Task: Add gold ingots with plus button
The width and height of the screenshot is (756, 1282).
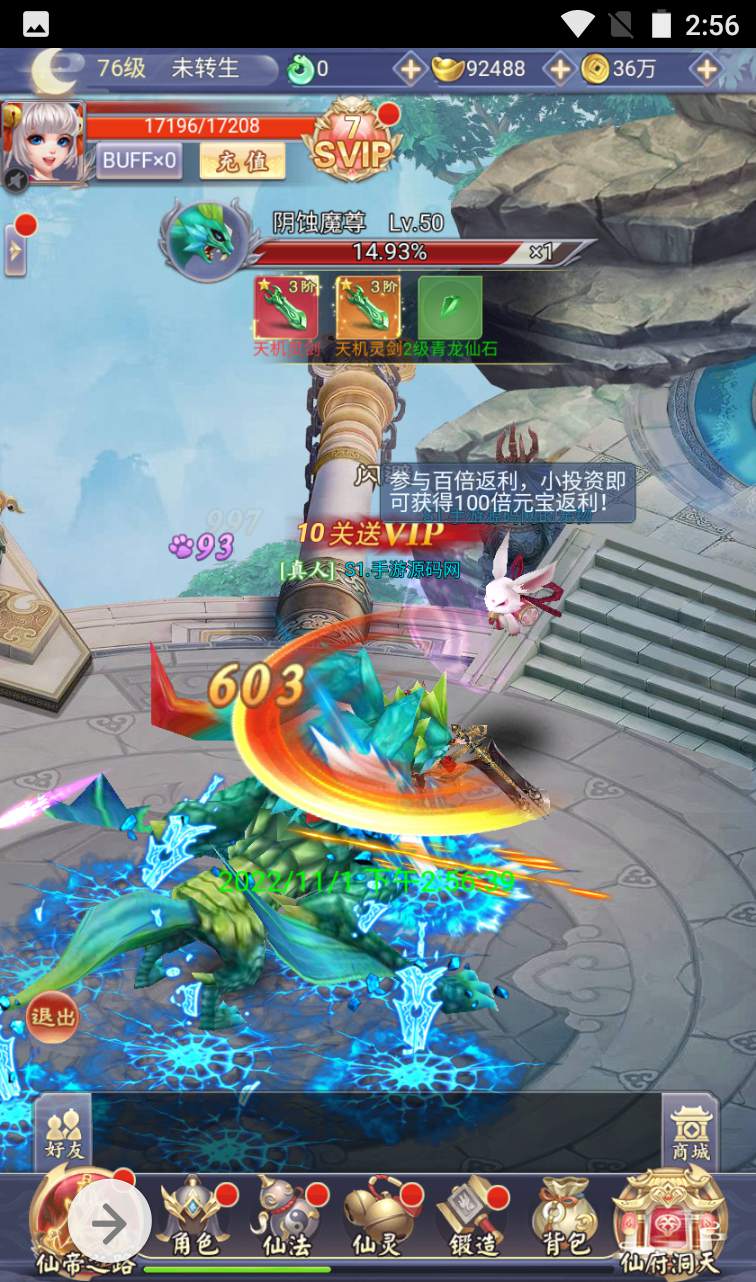Action: tap(560, 69)
